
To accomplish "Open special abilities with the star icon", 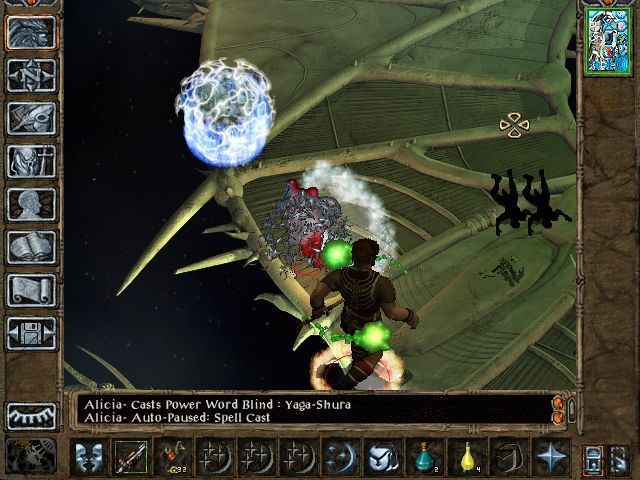I will coord(550,457).
